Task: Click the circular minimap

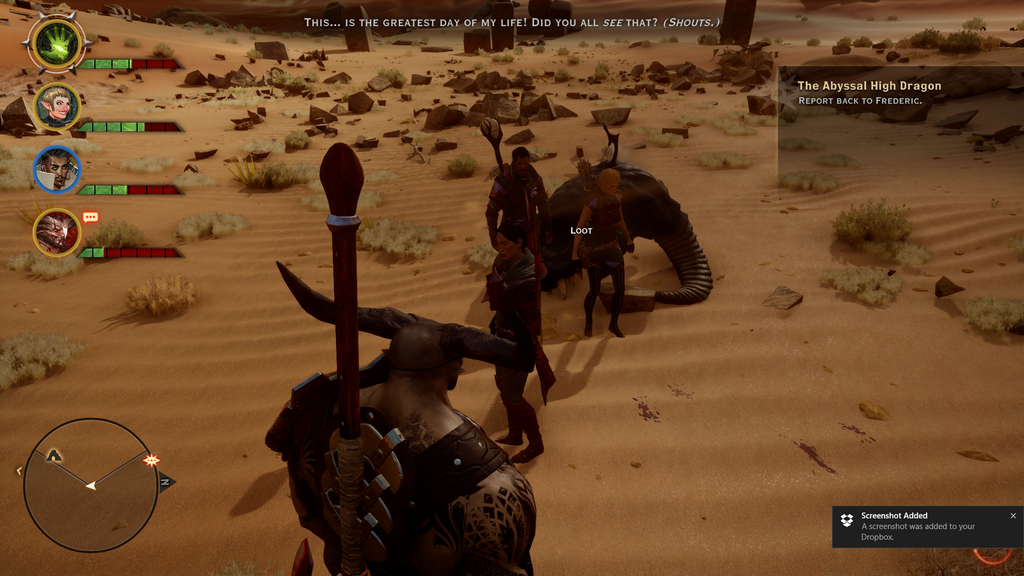Action: [x=90, y=485]
